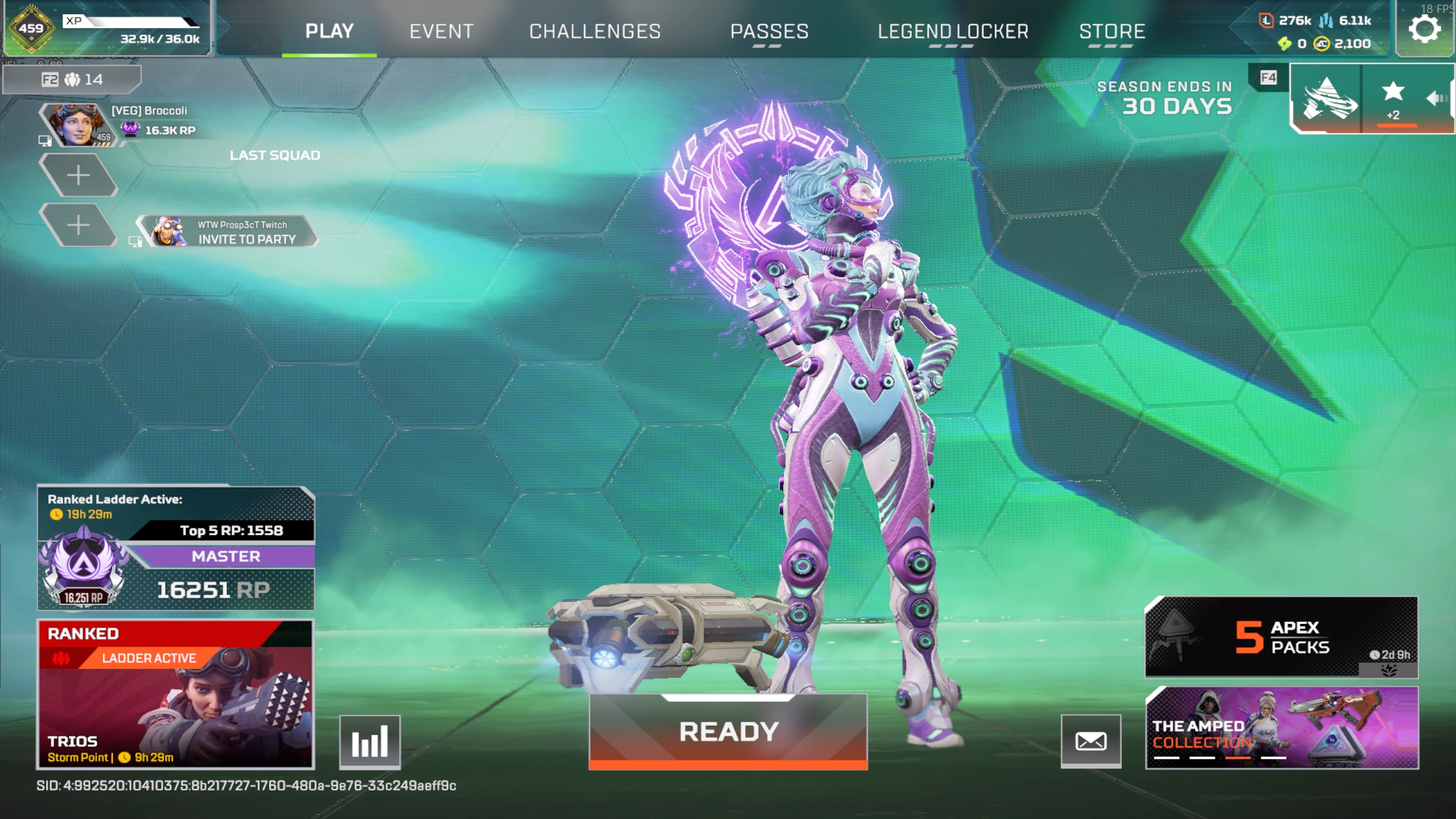
Task: Open the settings gear menu
Action: coord(1424,28)
